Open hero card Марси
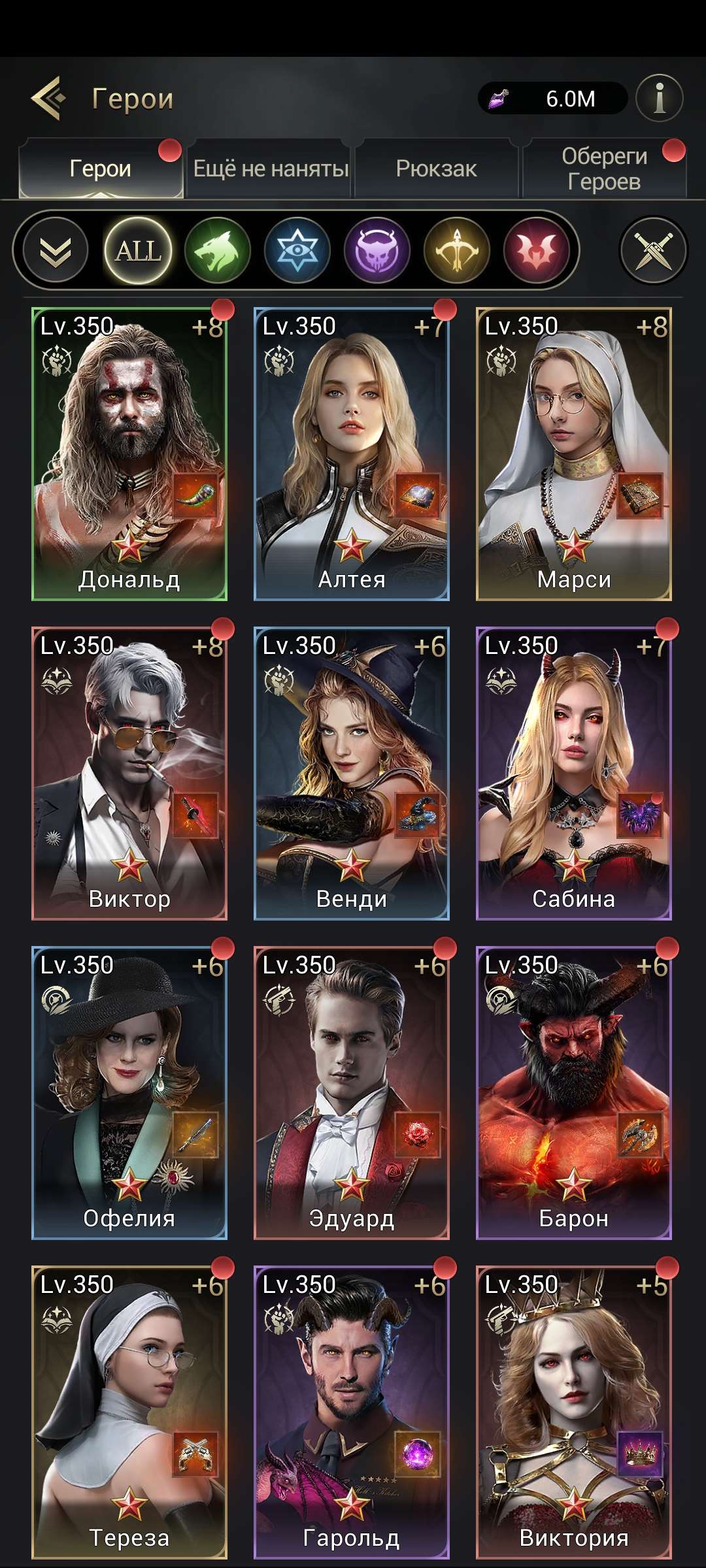 coord(574,454)
